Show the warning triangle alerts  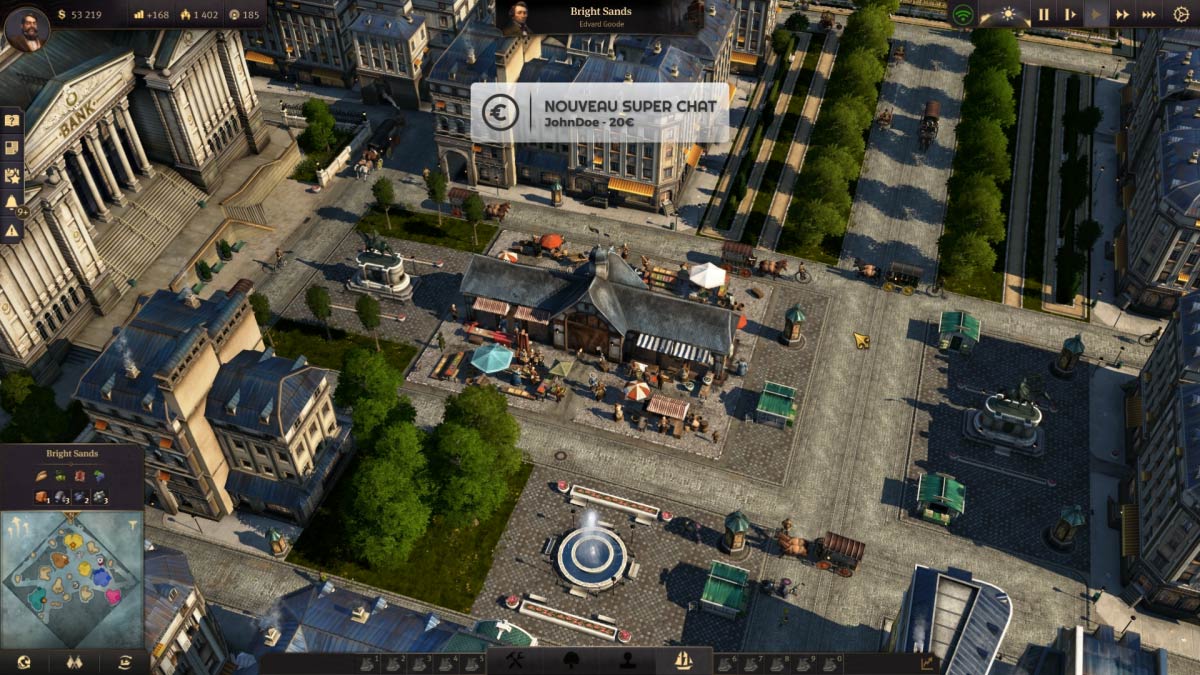pos(12,230)
